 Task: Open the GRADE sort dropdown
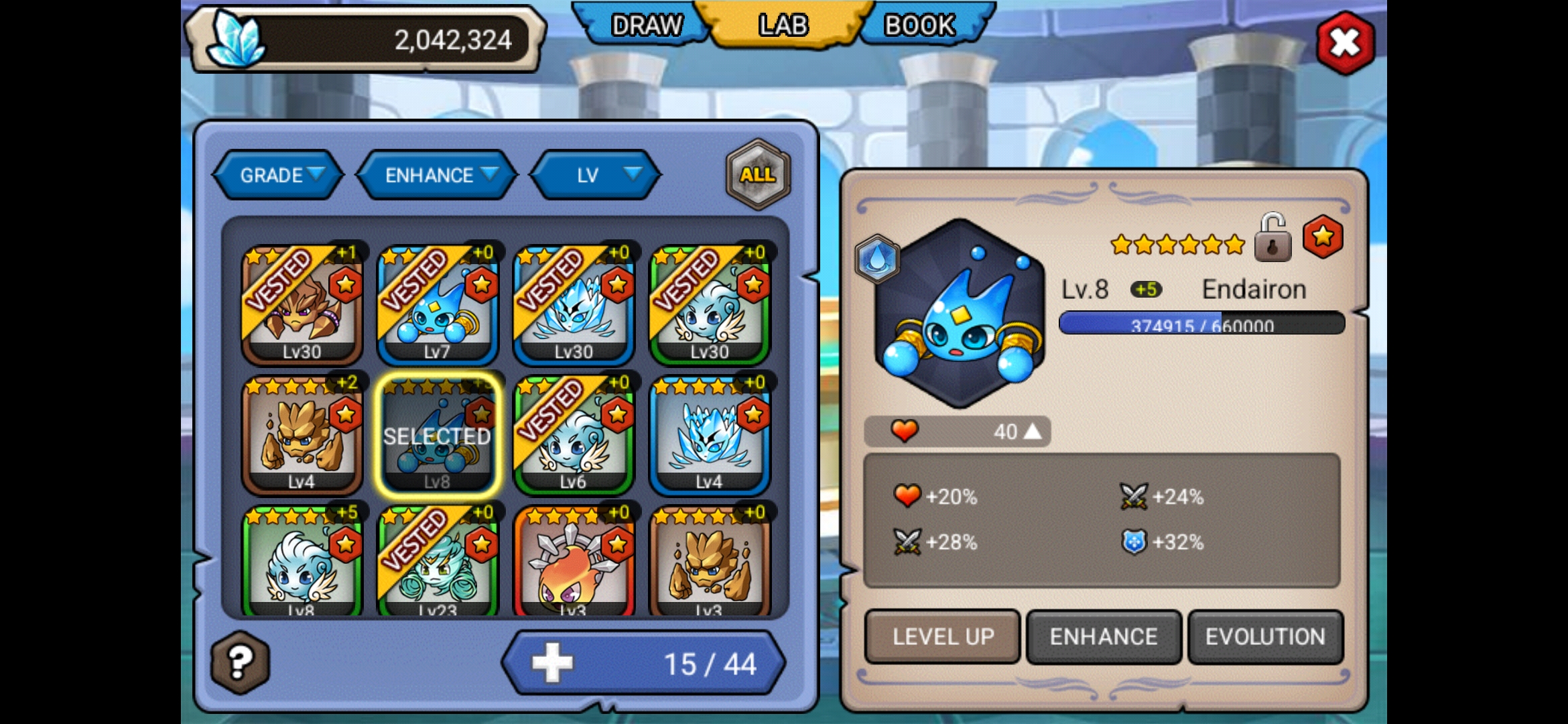pos(279,175)
